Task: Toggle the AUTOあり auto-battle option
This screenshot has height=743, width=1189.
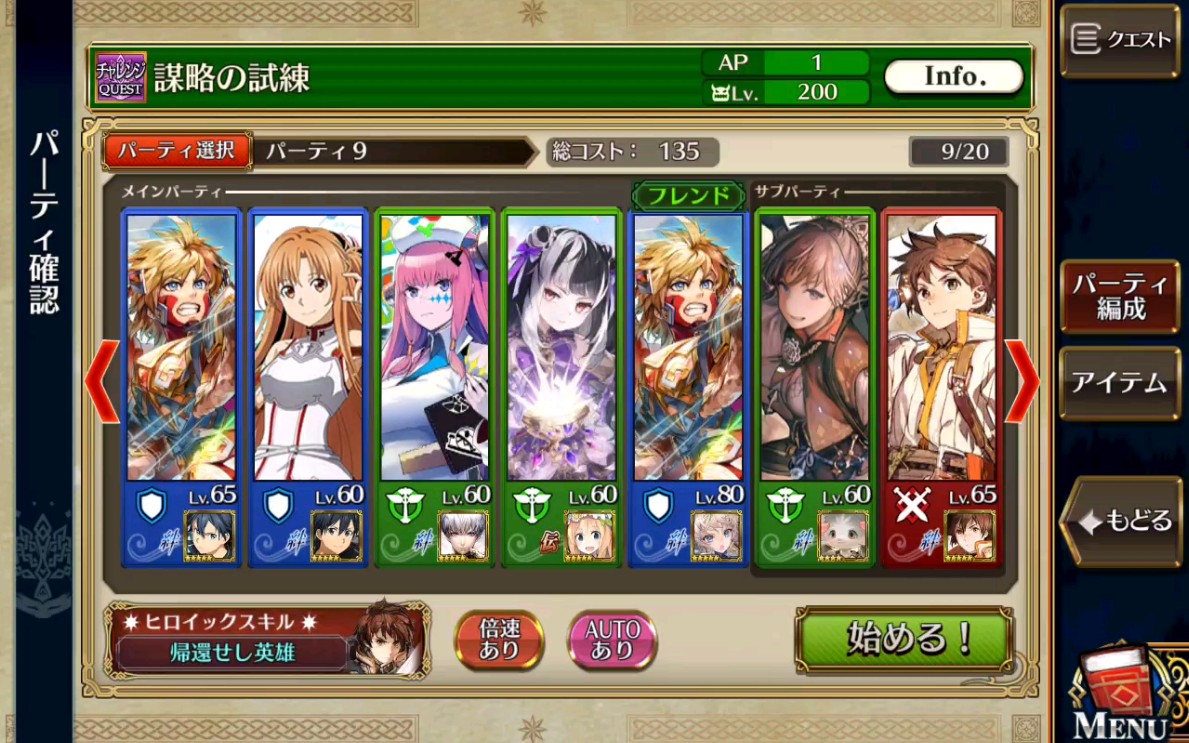Action: pyautogui.click(x=612, y=639)
